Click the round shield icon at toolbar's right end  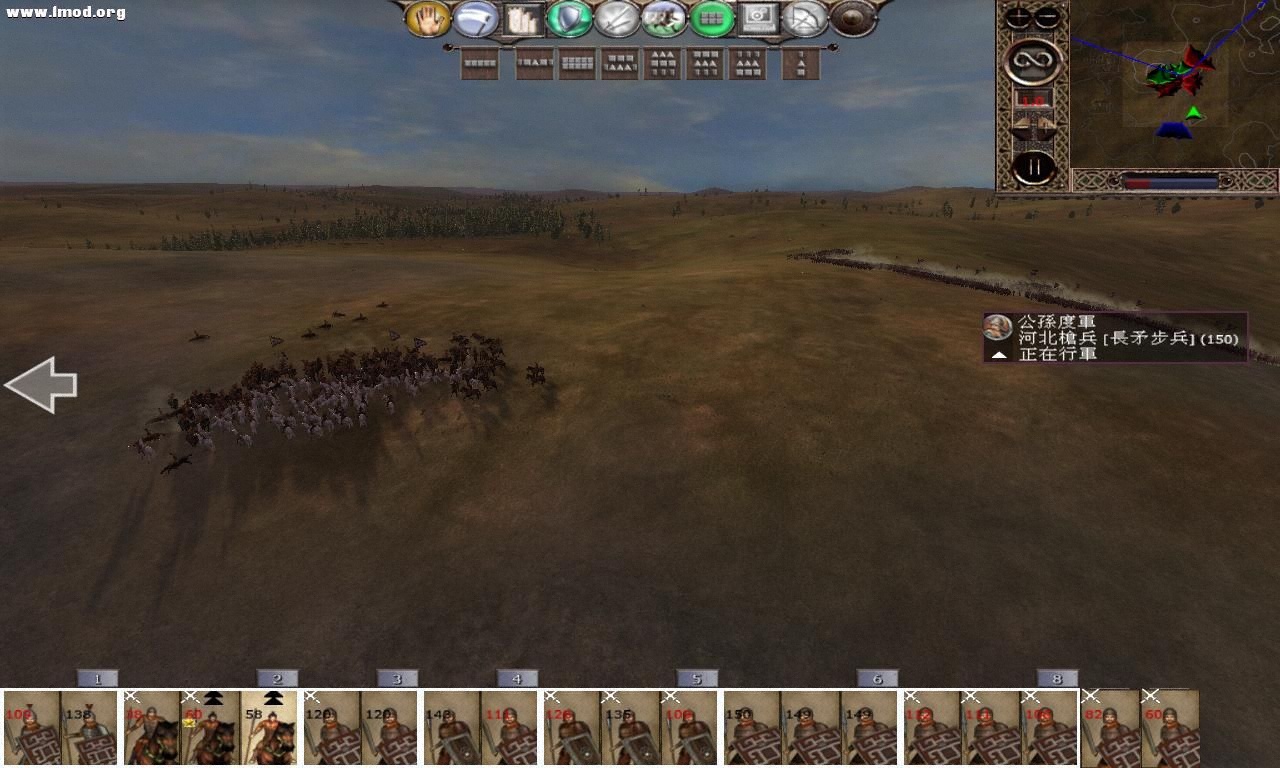click(x=851, y=20)
